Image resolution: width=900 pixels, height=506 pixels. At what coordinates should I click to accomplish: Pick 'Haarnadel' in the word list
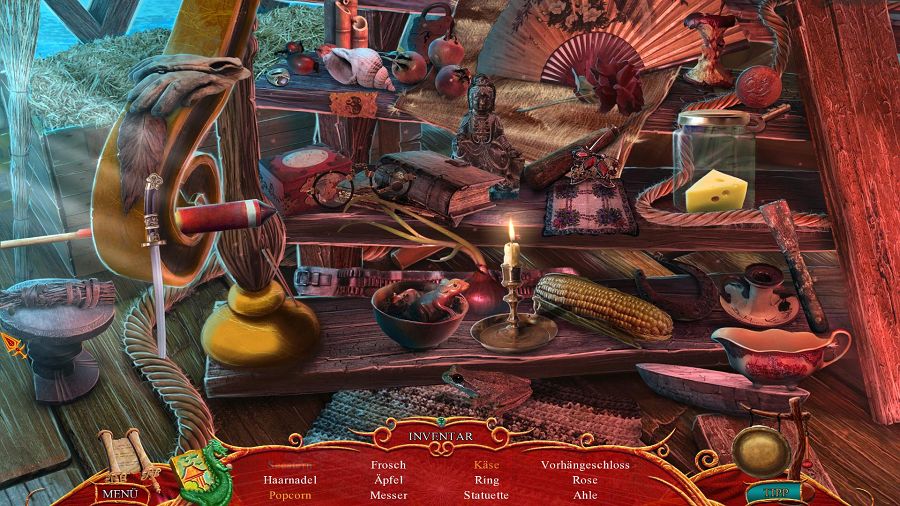[x=290, y=480]
